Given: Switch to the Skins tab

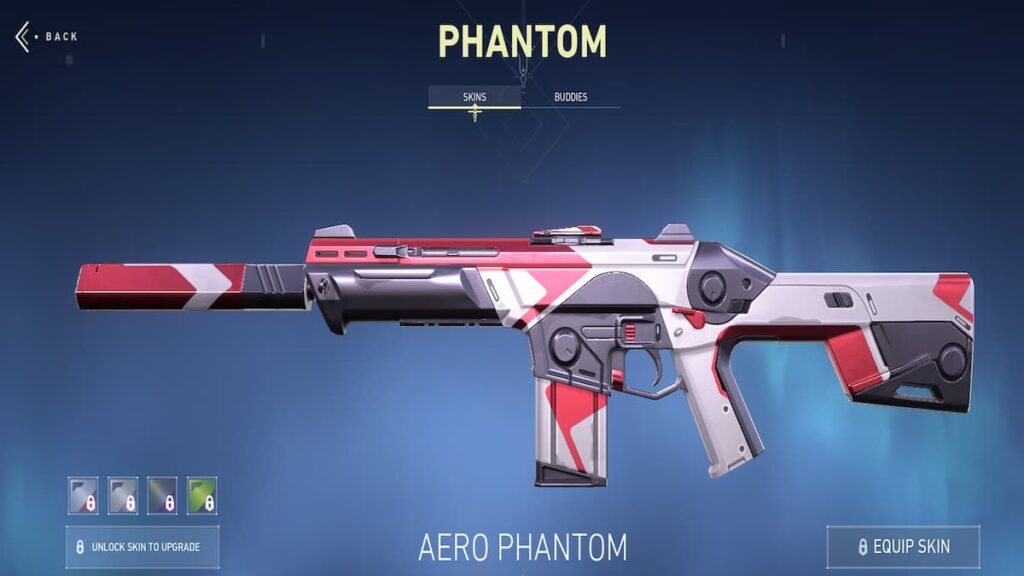Looking at the screenshot, I should pyautogui.click(x=474, y=97).
